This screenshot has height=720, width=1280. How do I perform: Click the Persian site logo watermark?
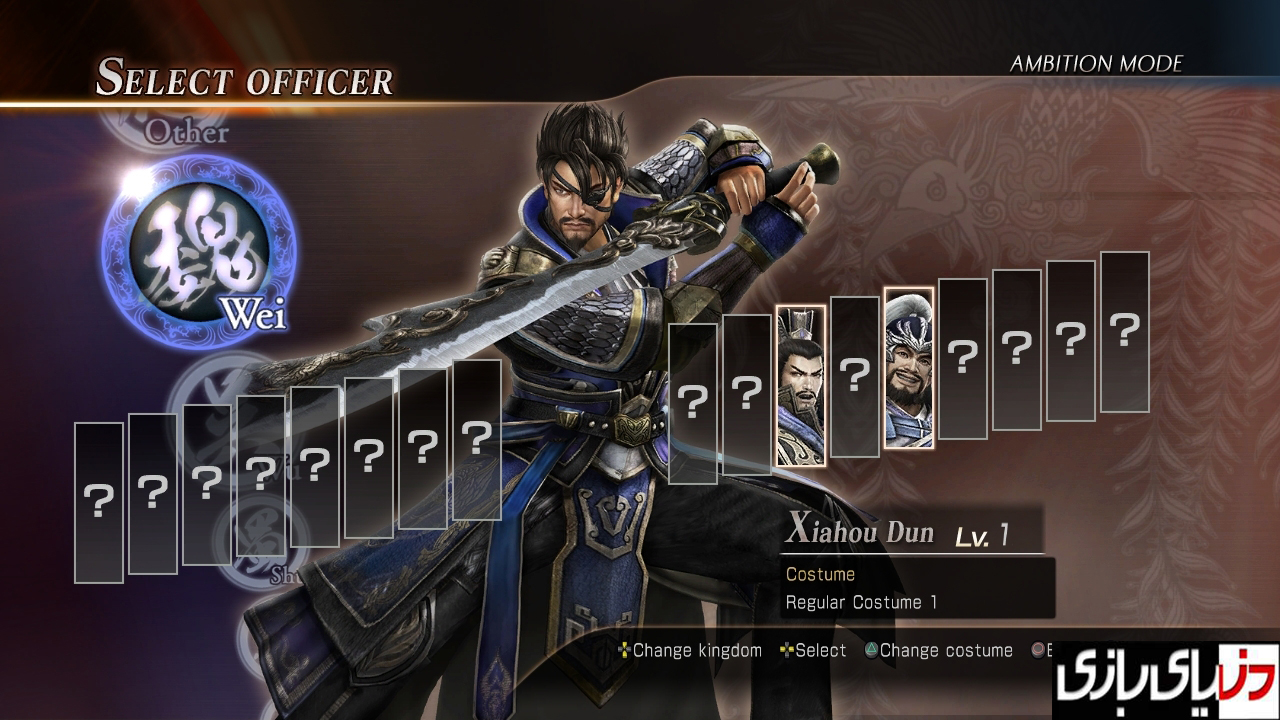coord(1165,681)
